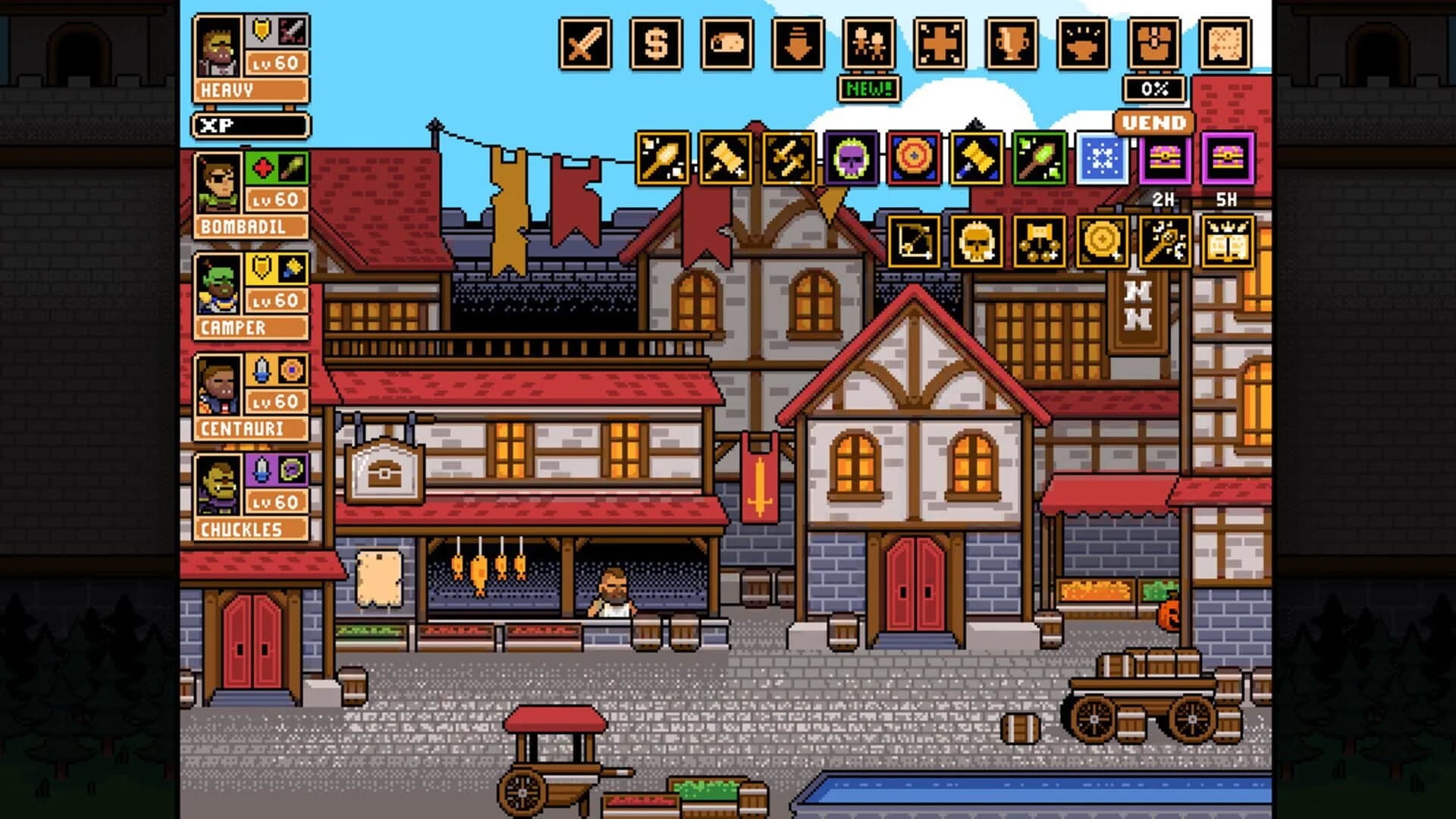Open the coin pouch icon in the top bar

(726, 45)
